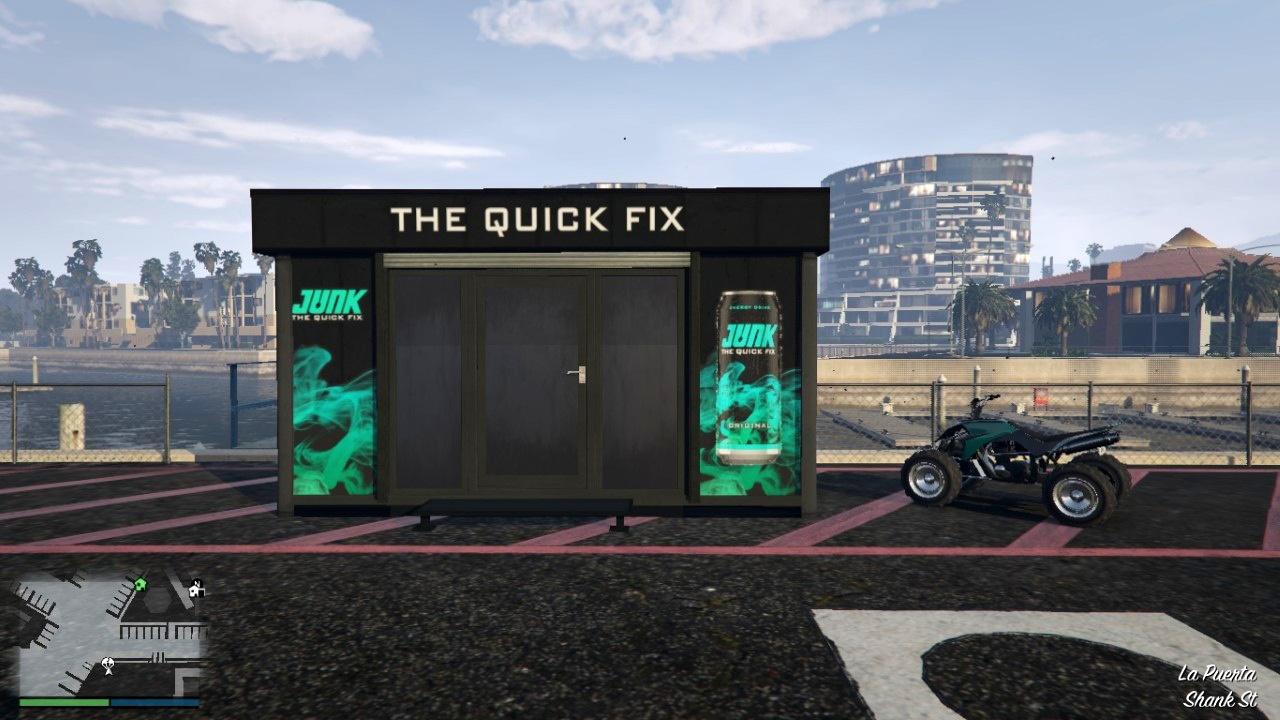Click the green health bar below the minimap
Screen dimensions: 1280x720
point(62,702)
